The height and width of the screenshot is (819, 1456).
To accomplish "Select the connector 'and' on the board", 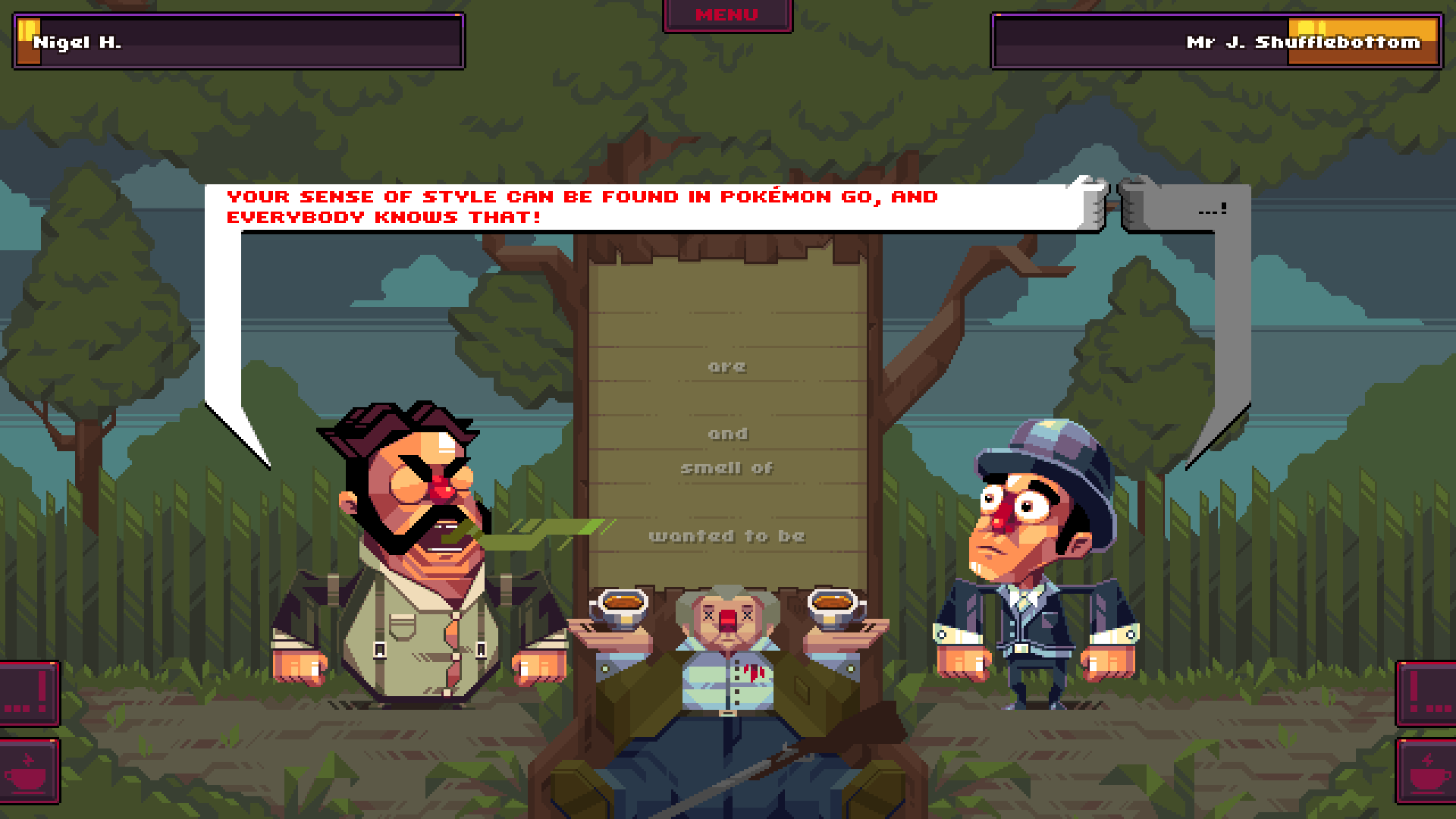I will click(x=729, y=433).
